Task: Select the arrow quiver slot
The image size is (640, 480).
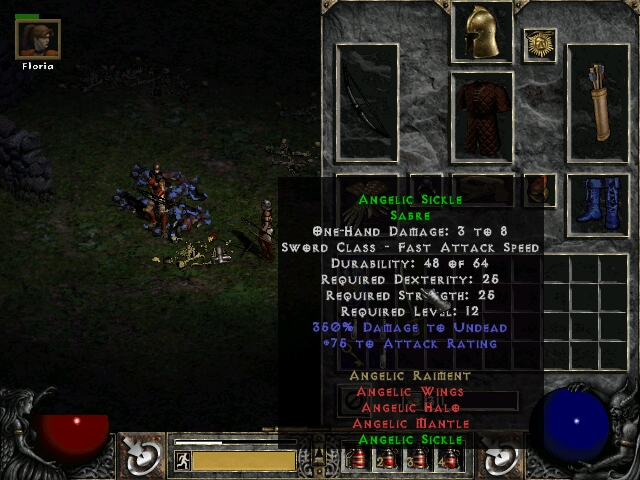Action: tap(598, 103)
